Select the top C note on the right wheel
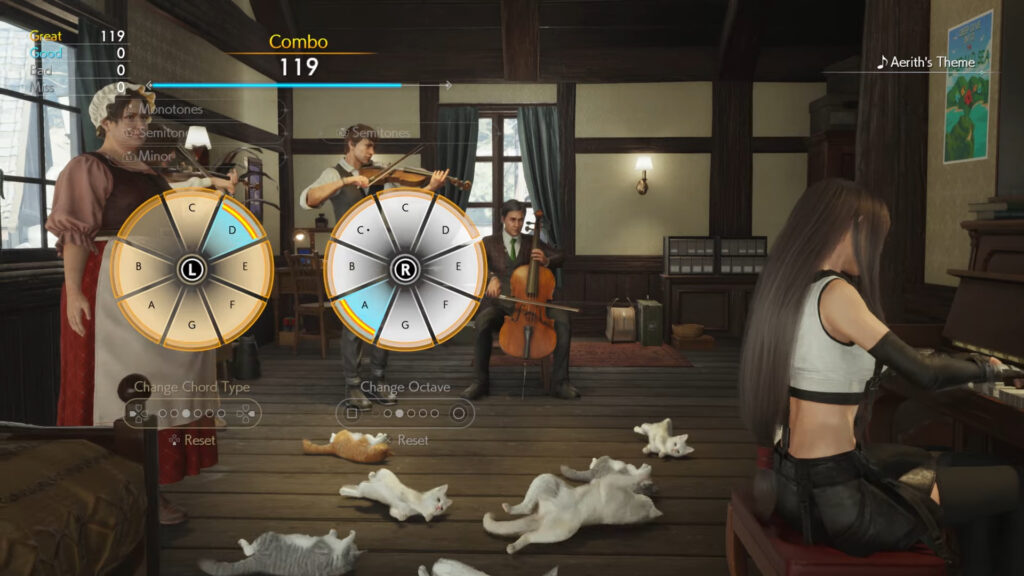 click(x=405, y=208)
